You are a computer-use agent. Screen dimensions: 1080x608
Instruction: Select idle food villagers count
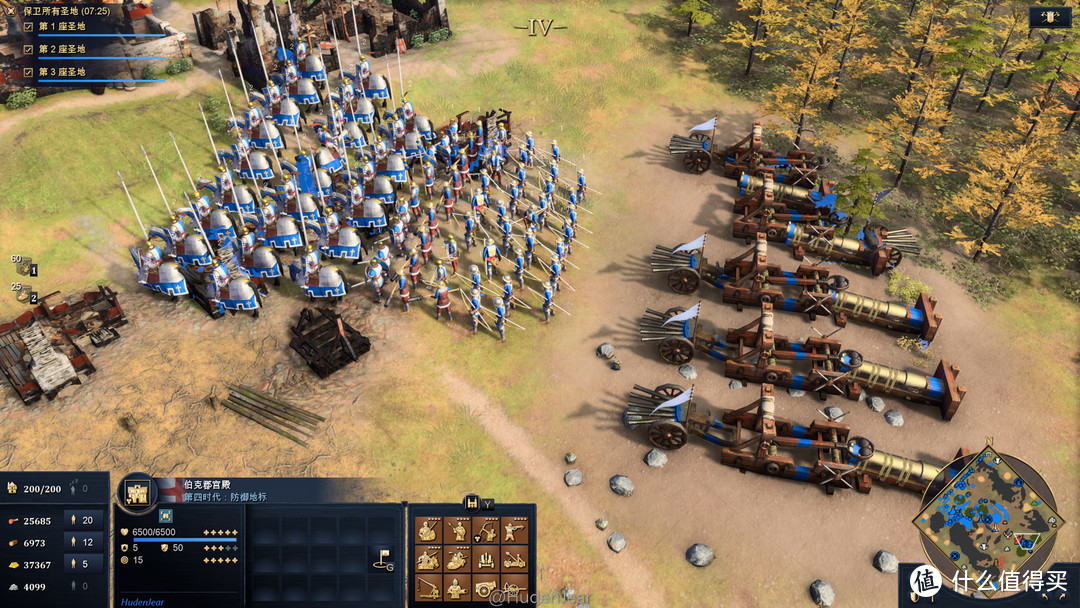click(86, 520)
